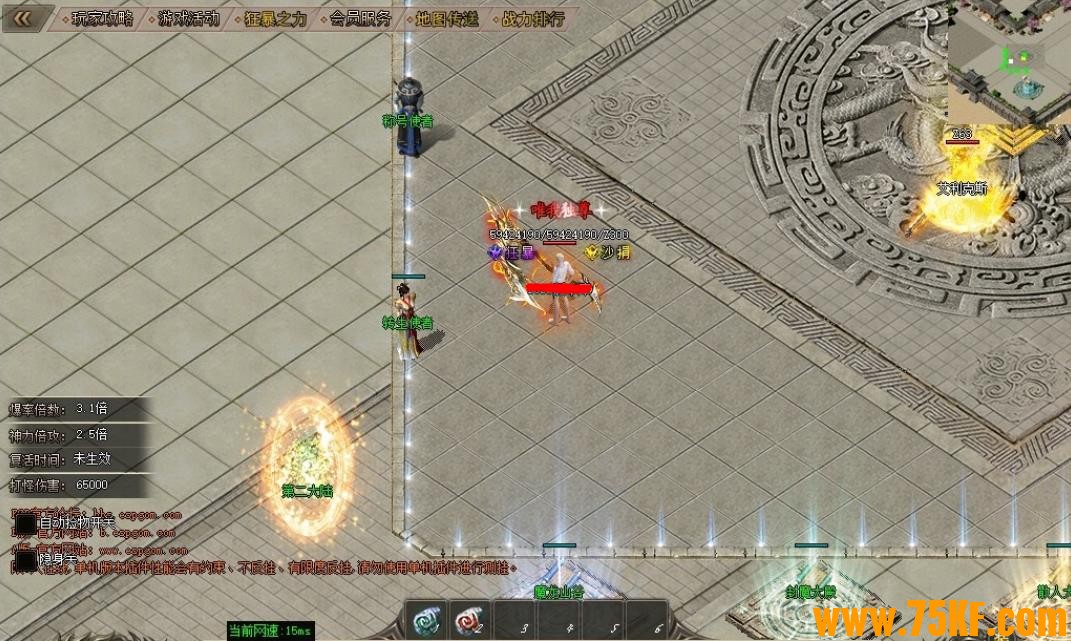Show the 战力排行 power ranking
The height and width of the screenshot is (641, 1071).
(x=532, y=19)
